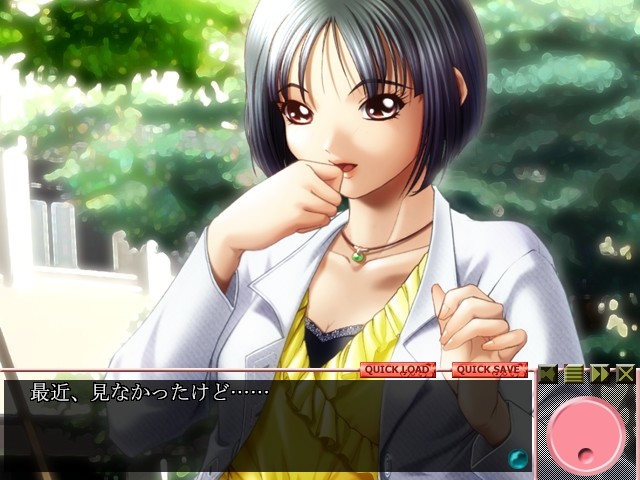Image resolution: width=640 pixels, height=480 pixels.
Task: Click the bowtie-shaped icon beside QUICK SAVE
Action: pyautogui.click(x=548, y=374)
